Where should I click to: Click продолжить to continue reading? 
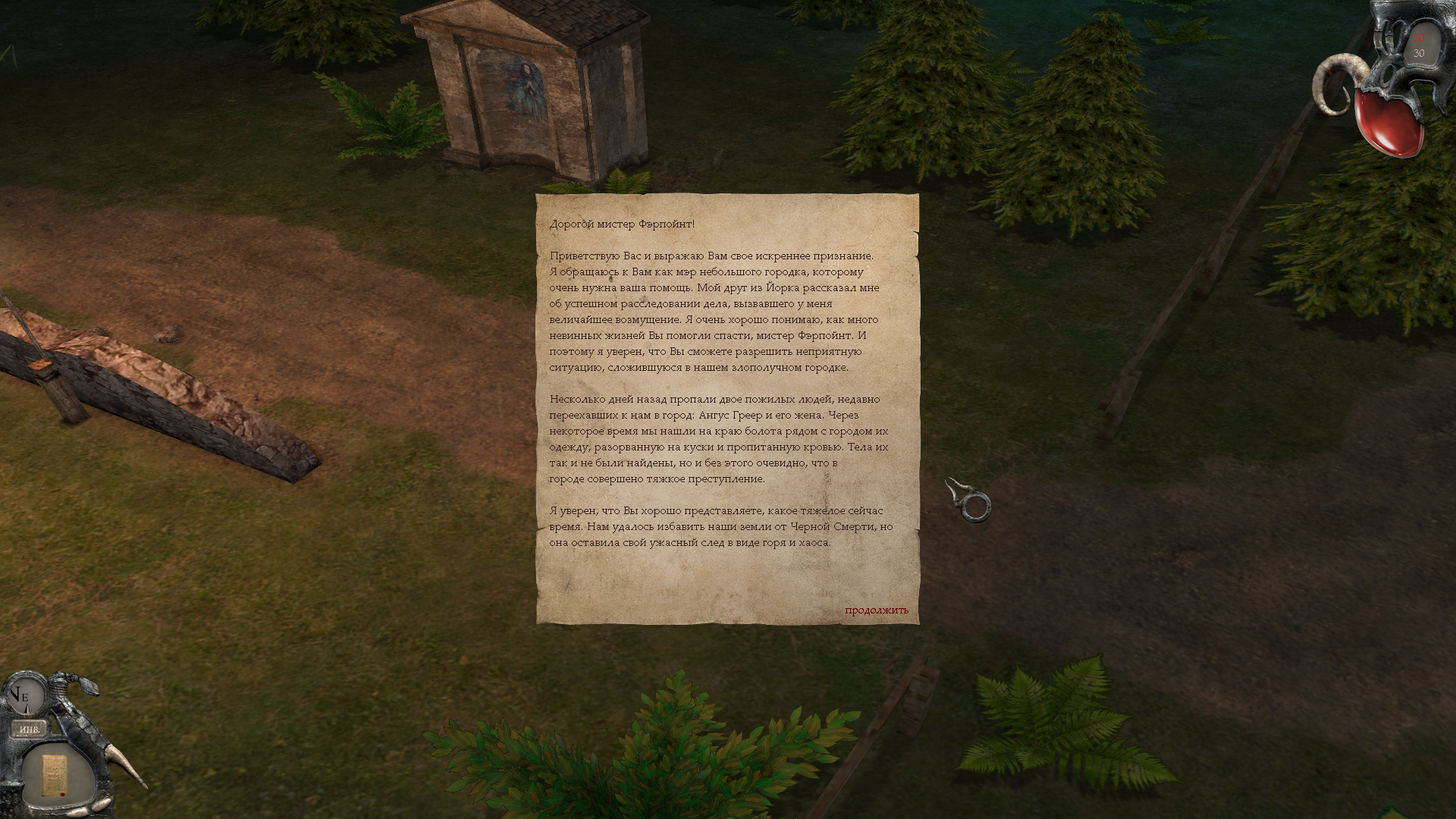pyautogui.click(x=875, y=611)
